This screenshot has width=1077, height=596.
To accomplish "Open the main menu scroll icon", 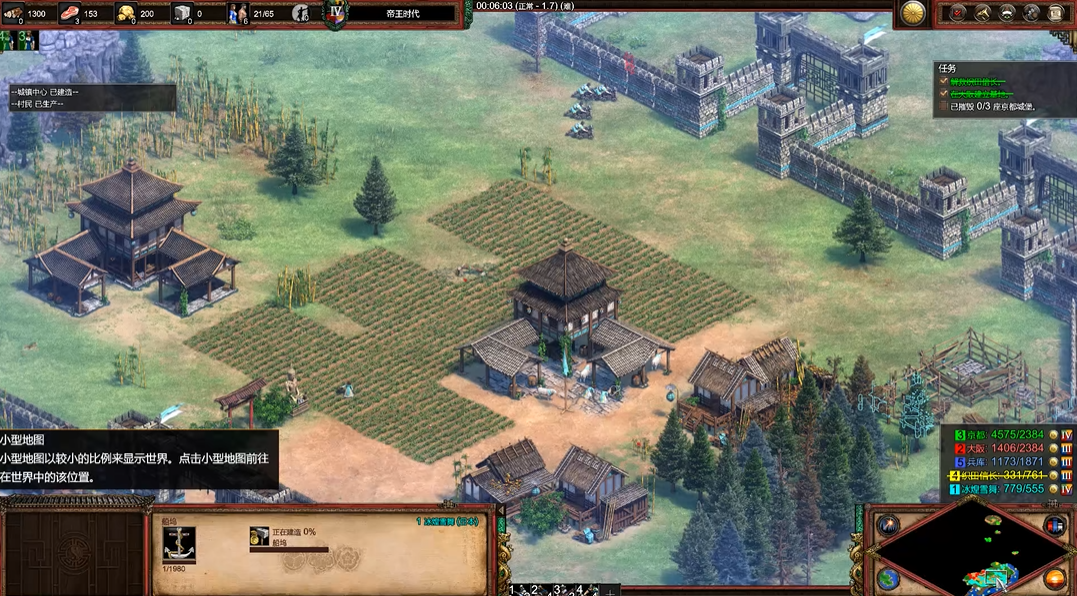I will 1056,13.
